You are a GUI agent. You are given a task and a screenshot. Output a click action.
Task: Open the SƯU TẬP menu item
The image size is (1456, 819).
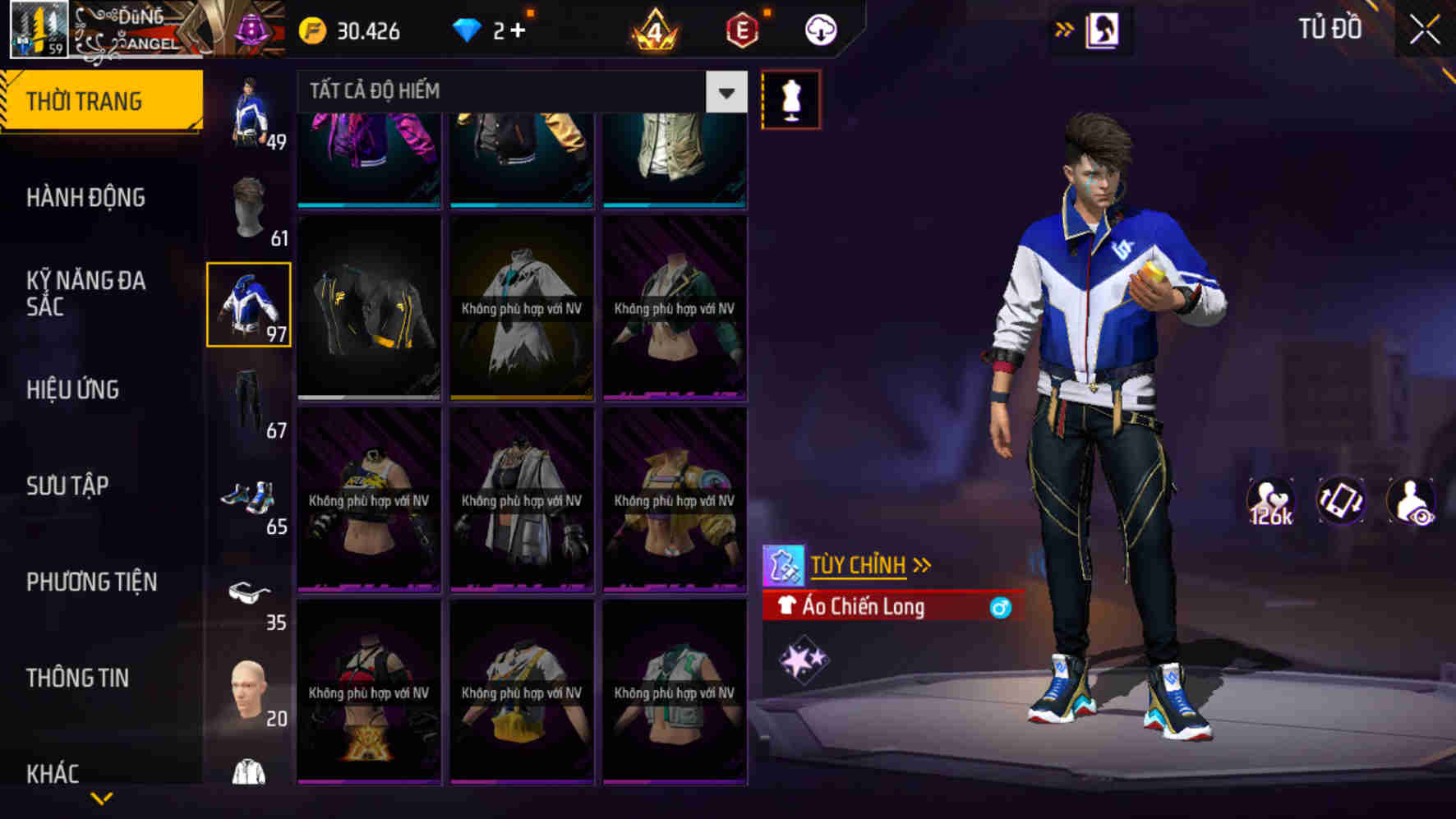(68, 486)
